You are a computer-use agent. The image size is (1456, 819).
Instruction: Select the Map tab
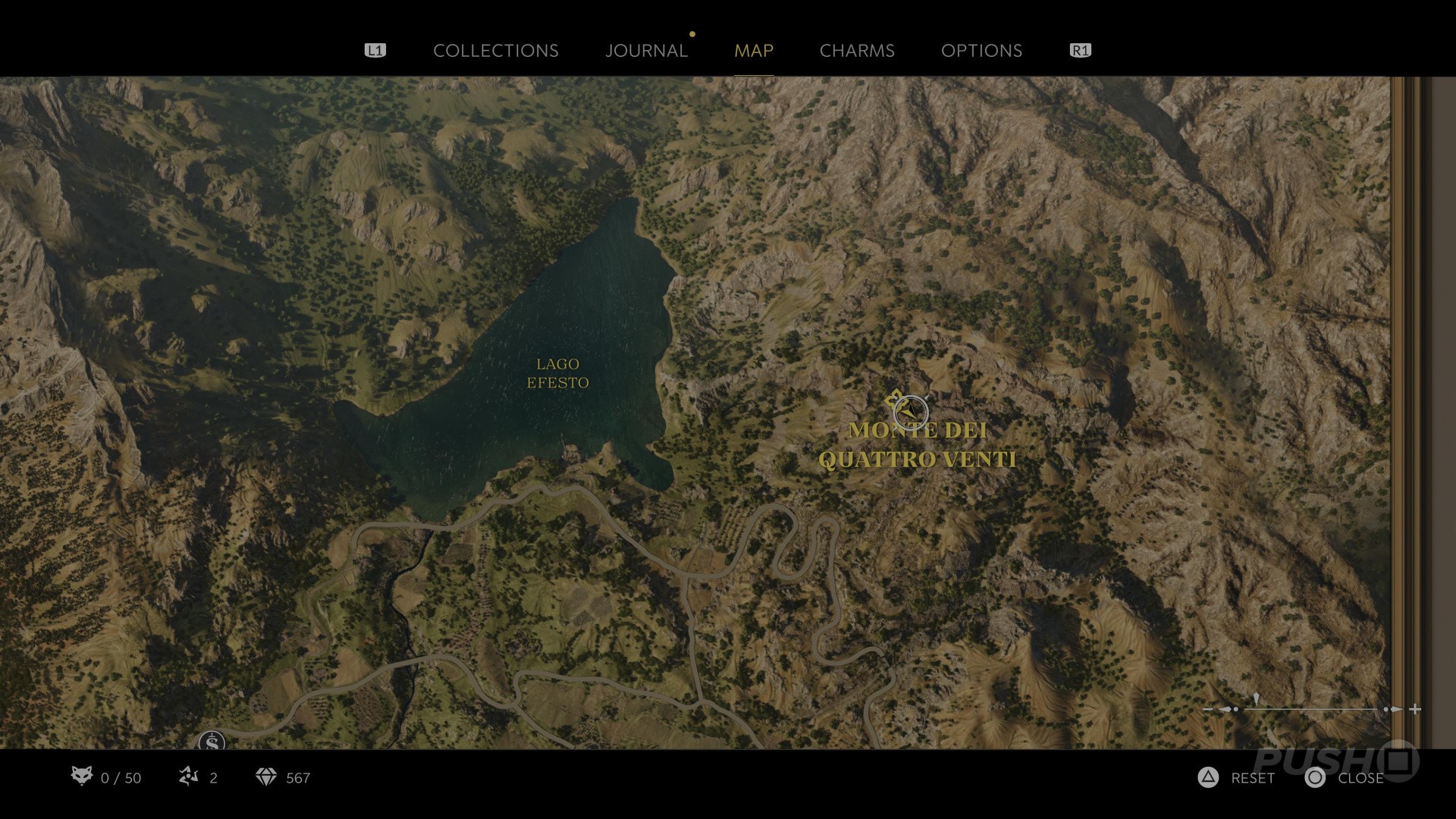click(x=753, y=51)
